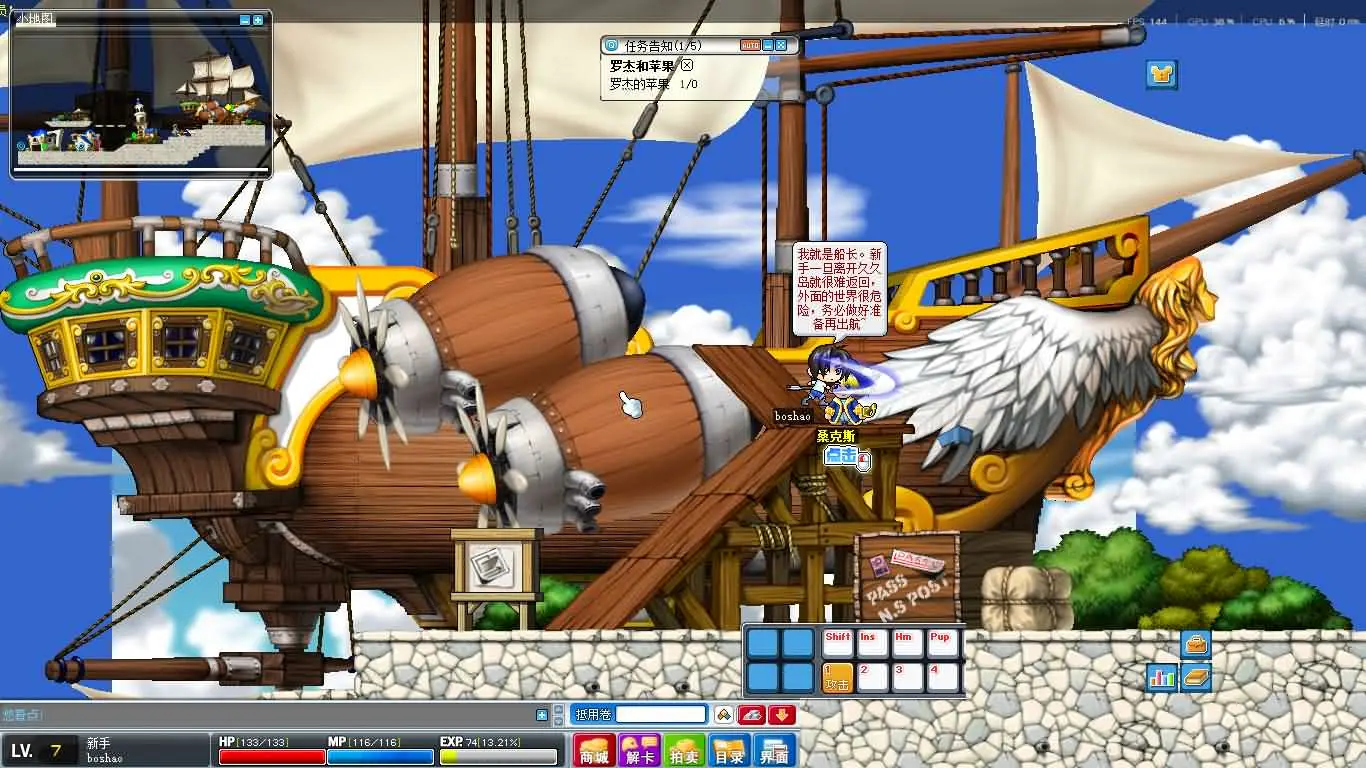Expand the minimap with the plus button

(258, 20)
